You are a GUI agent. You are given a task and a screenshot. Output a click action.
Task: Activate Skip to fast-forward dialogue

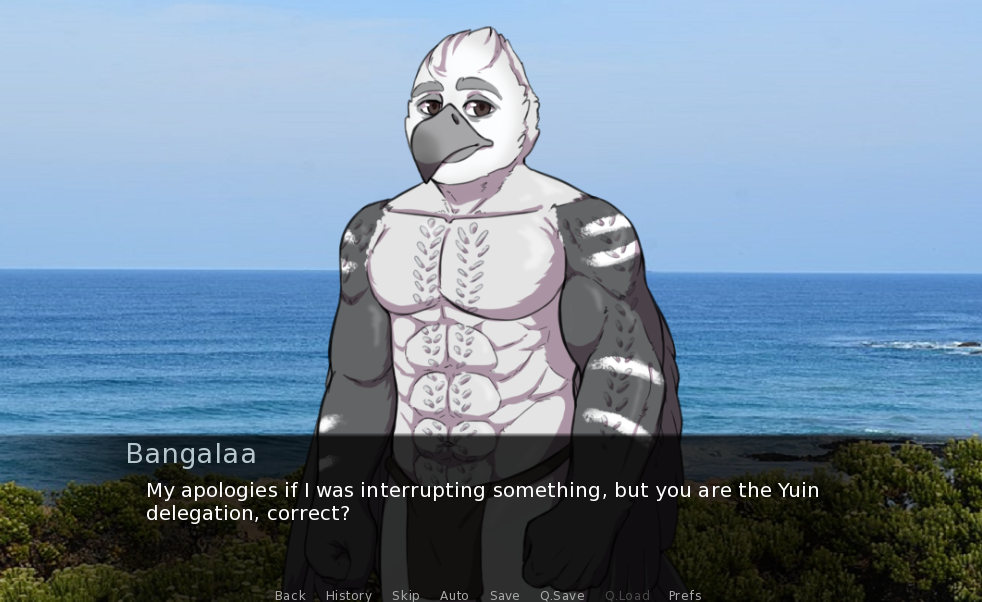(x=406, y=595)
